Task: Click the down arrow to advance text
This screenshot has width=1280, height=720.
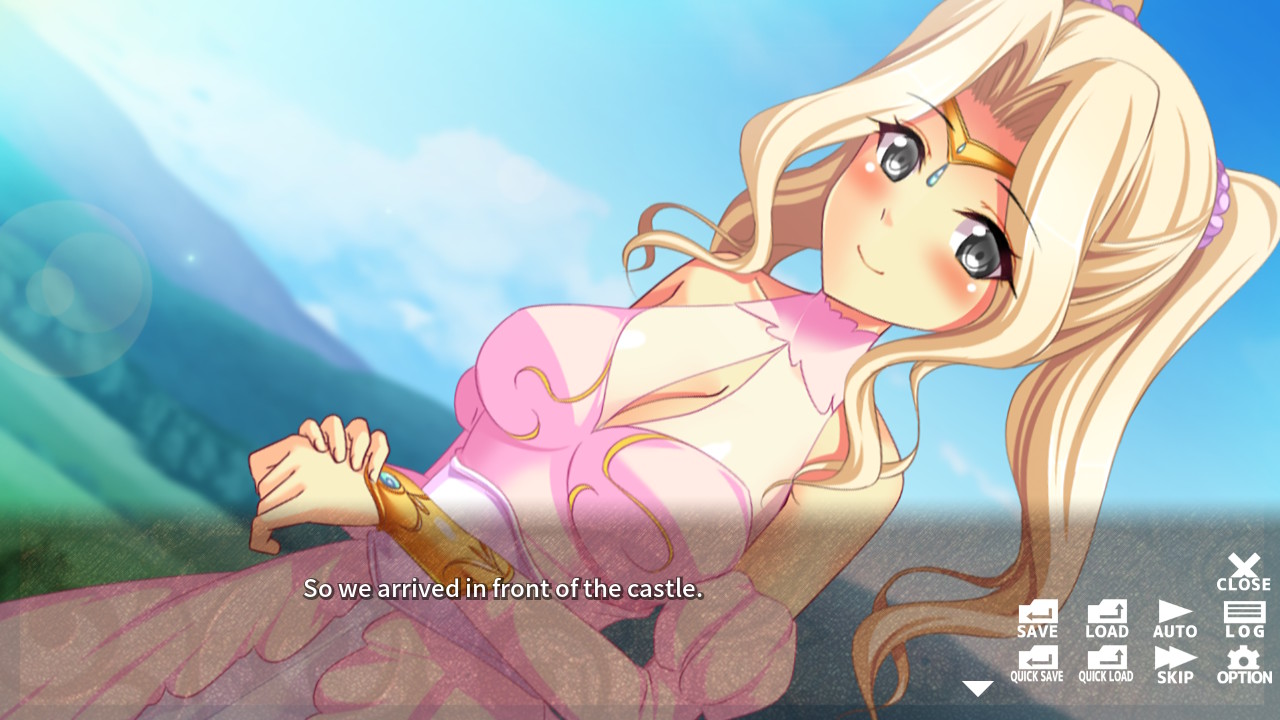Action: pos(977,687)
